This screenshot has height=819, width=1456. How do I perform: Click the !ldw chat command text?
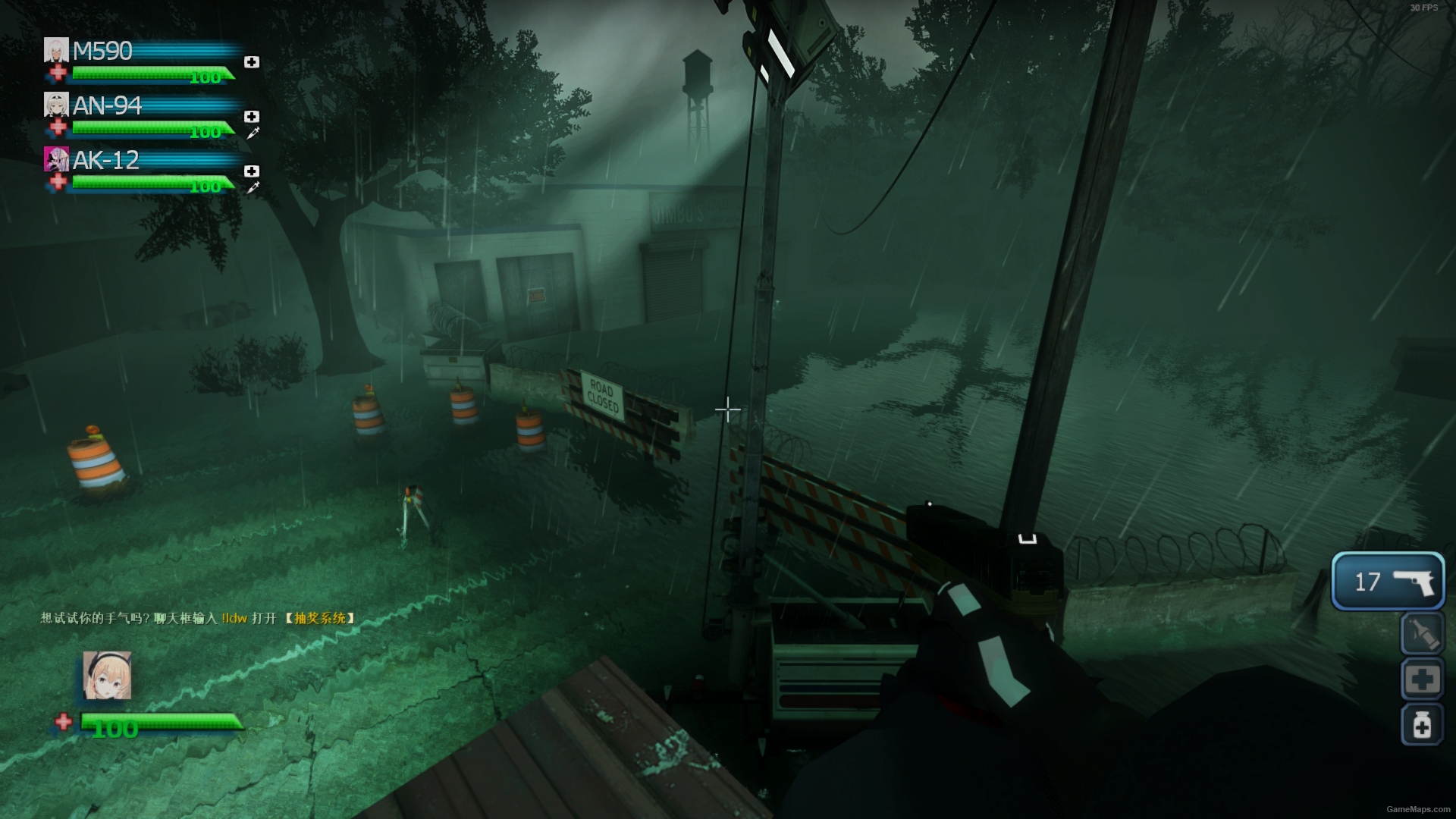coord(234,619)
